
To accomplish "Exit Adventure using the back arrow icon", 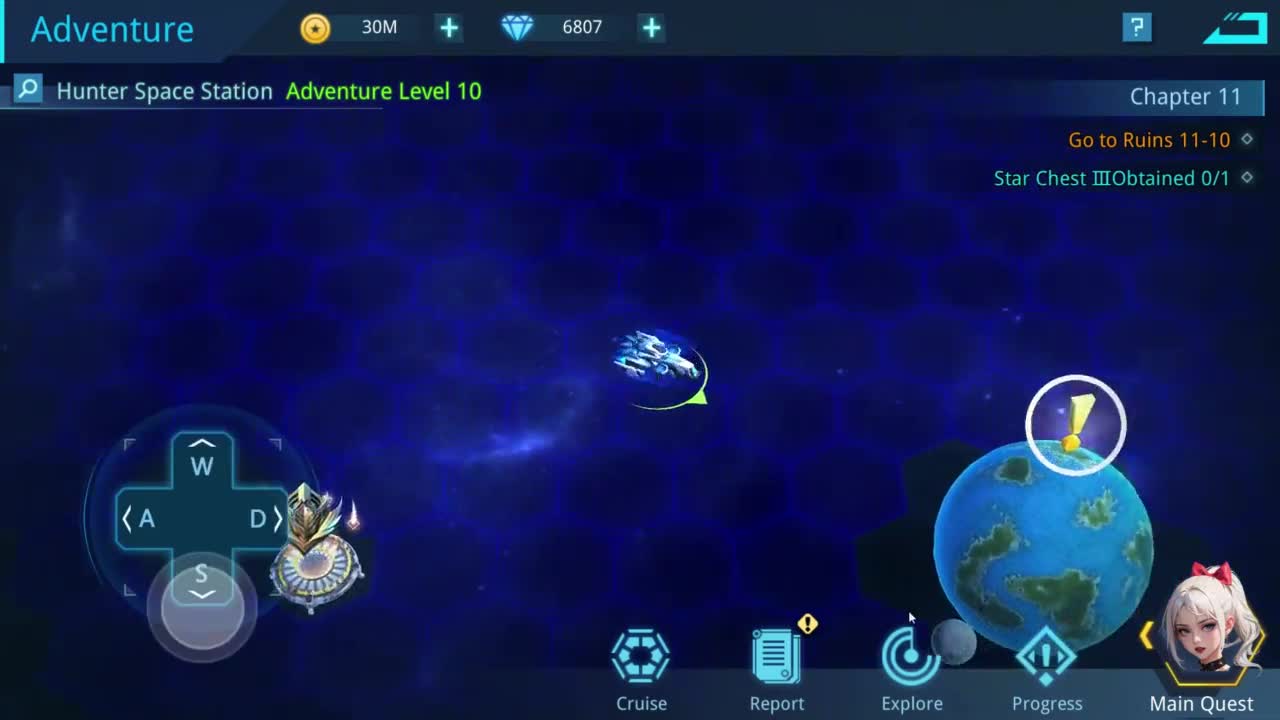I will coord(1234,27).
